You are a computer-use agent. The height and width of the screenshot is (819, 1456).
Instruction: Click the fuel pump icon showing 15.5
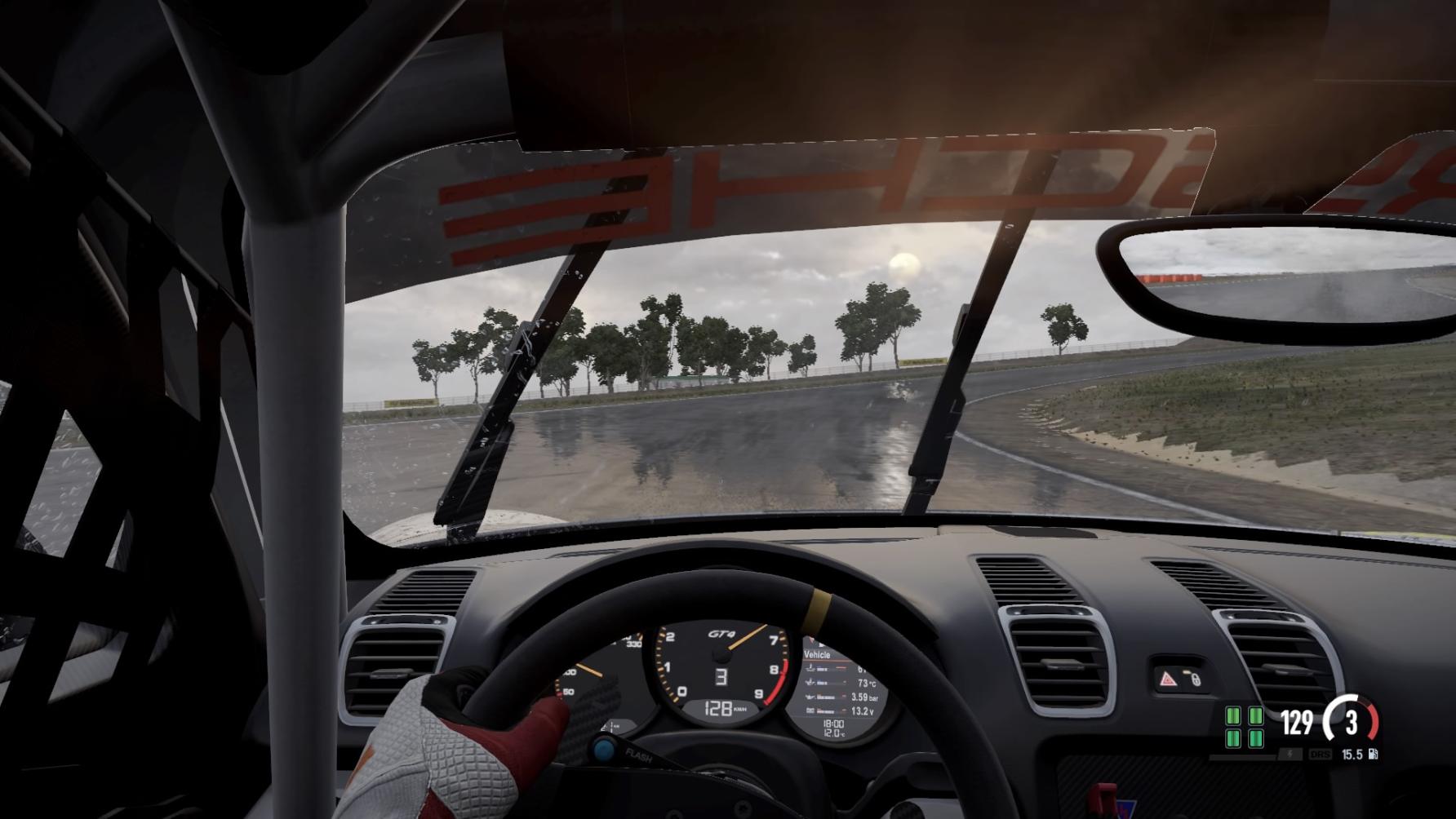coord(1374,755)
